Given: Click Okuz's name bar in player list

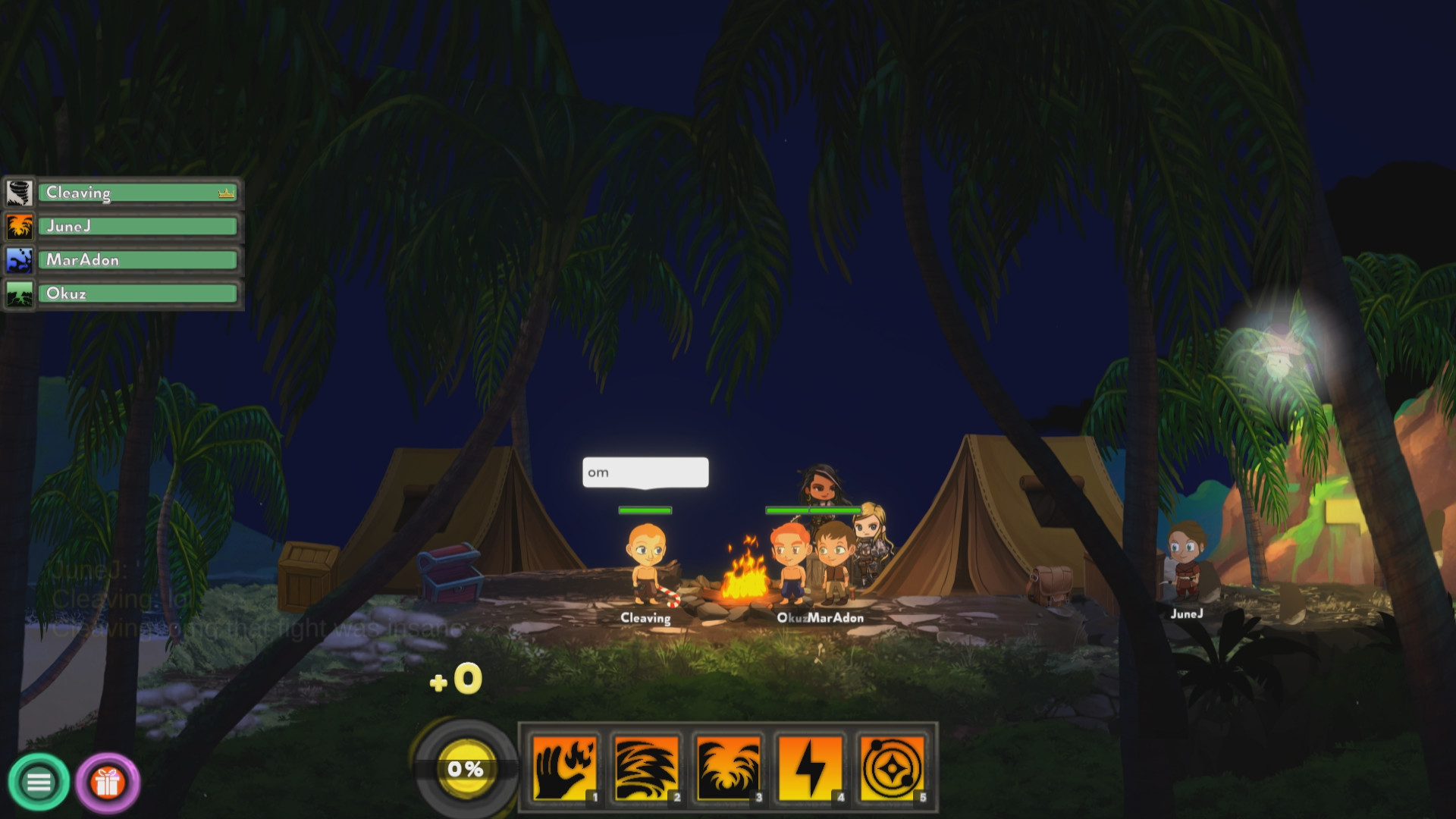Looking at the screenshot, I should pyautogui.click(x=136, y=293).
